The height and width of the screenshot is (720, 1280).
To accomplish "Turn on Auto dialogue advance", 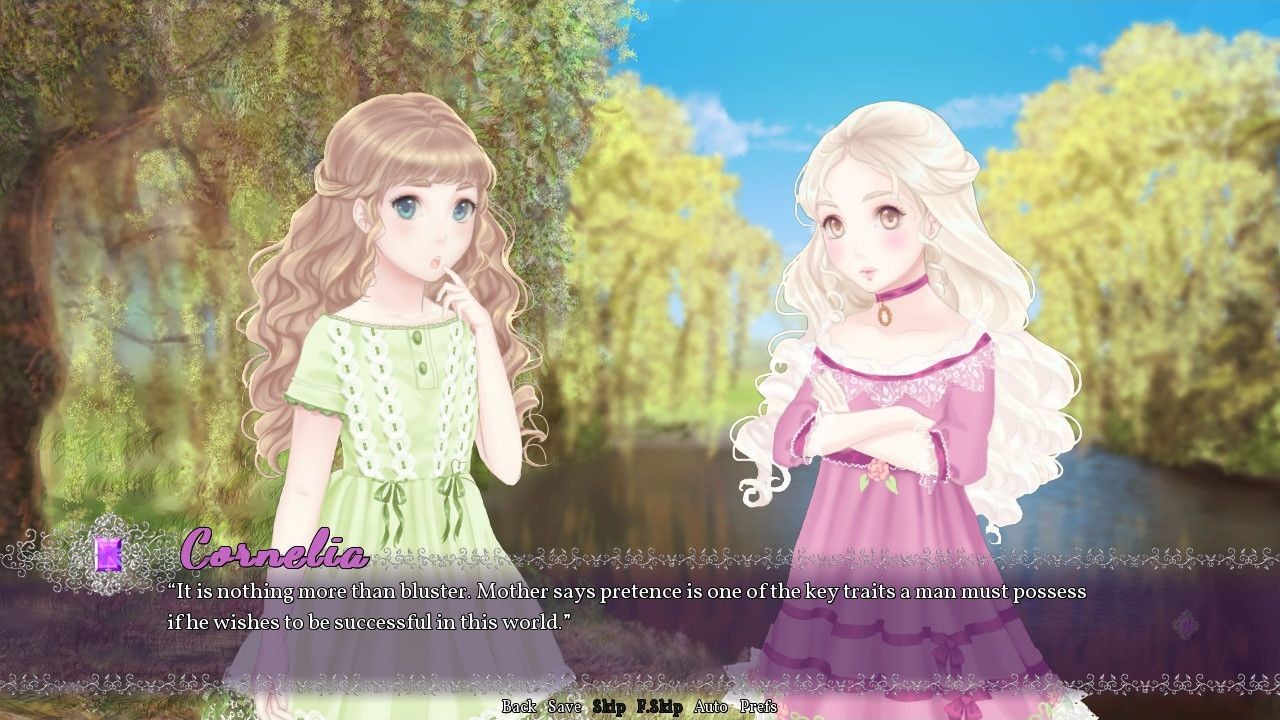I will tap(711, 707).
